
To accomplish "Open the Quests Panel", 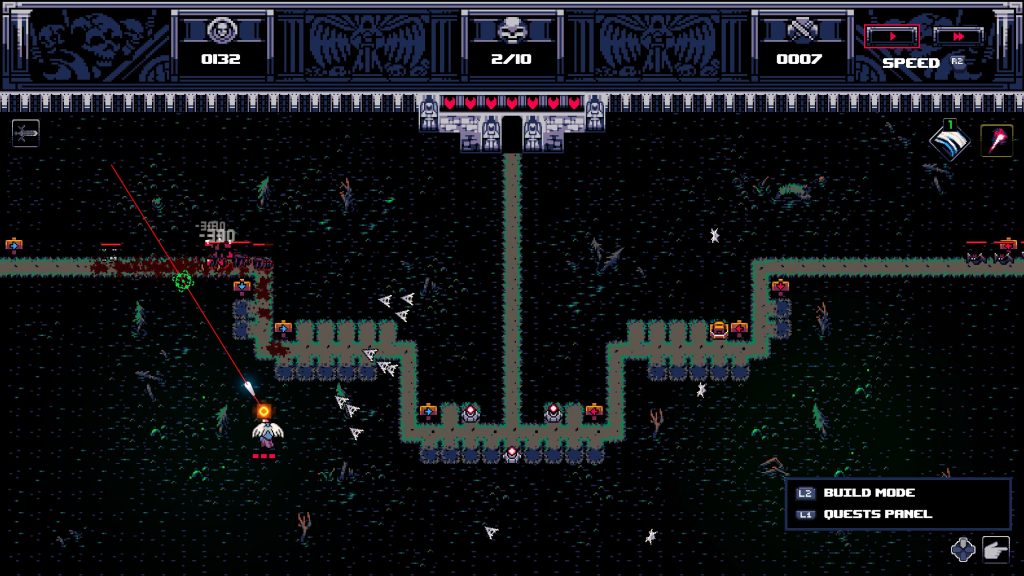I will click(x=876, y=514).
